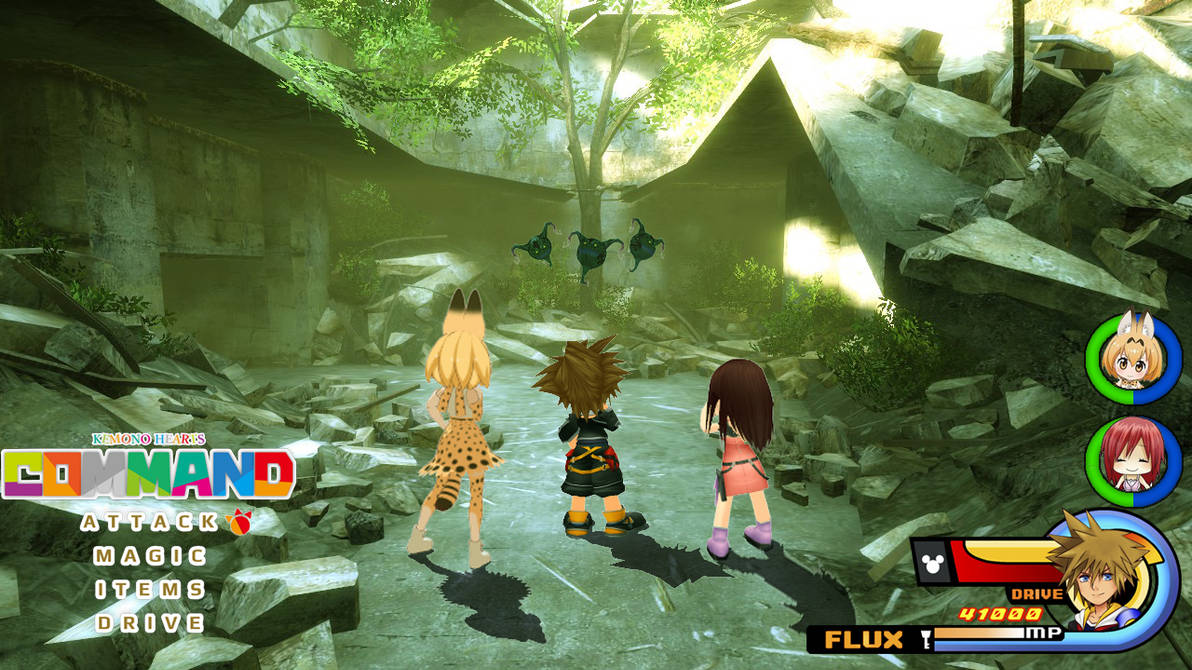Click the Command menu header
This screenshot has width=1192, height=670.
(x=148, y=474)
